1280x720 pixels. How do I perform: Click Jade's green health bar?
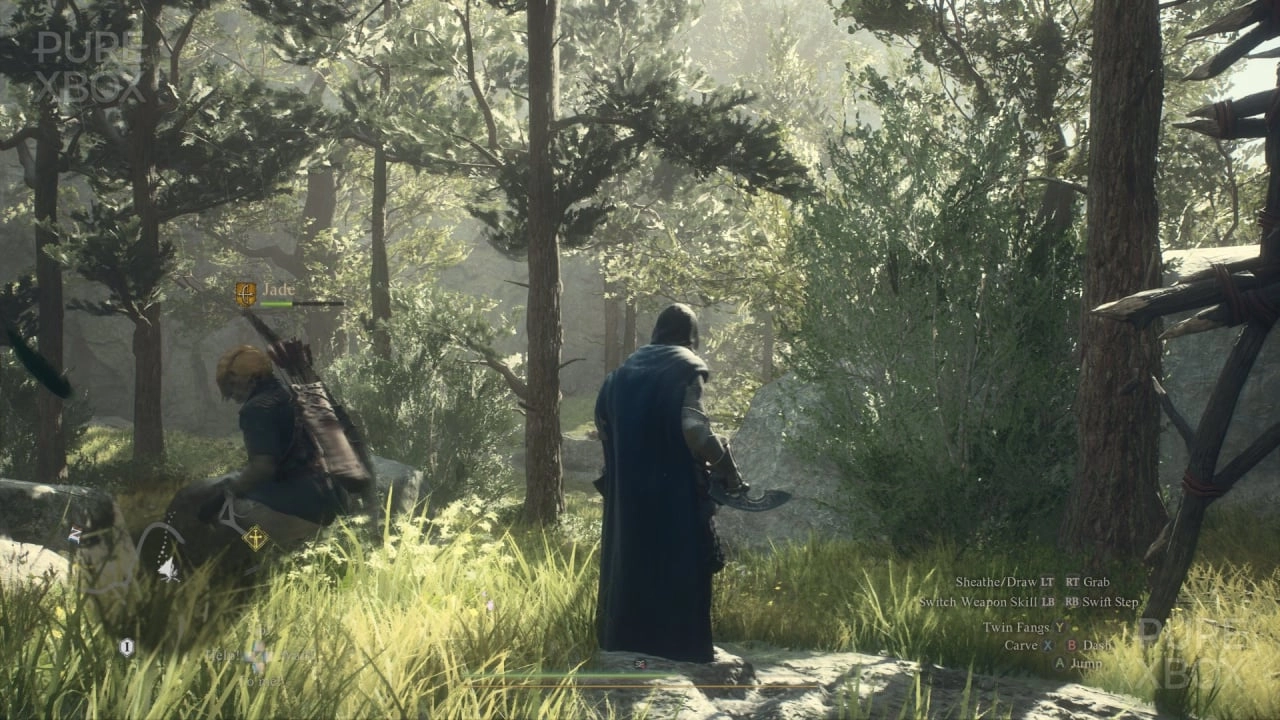click(276, 303)
